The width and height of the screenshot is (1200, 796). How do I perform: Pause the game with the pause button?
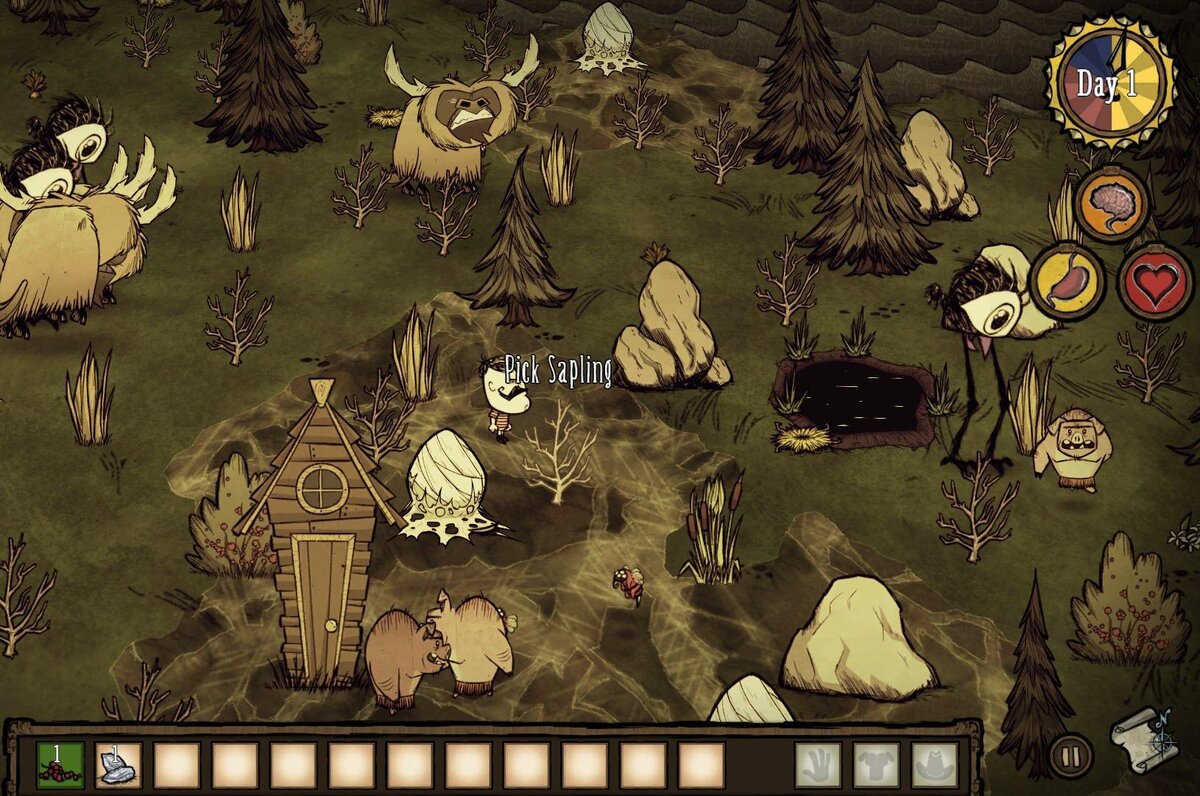tap(1070, 755)
